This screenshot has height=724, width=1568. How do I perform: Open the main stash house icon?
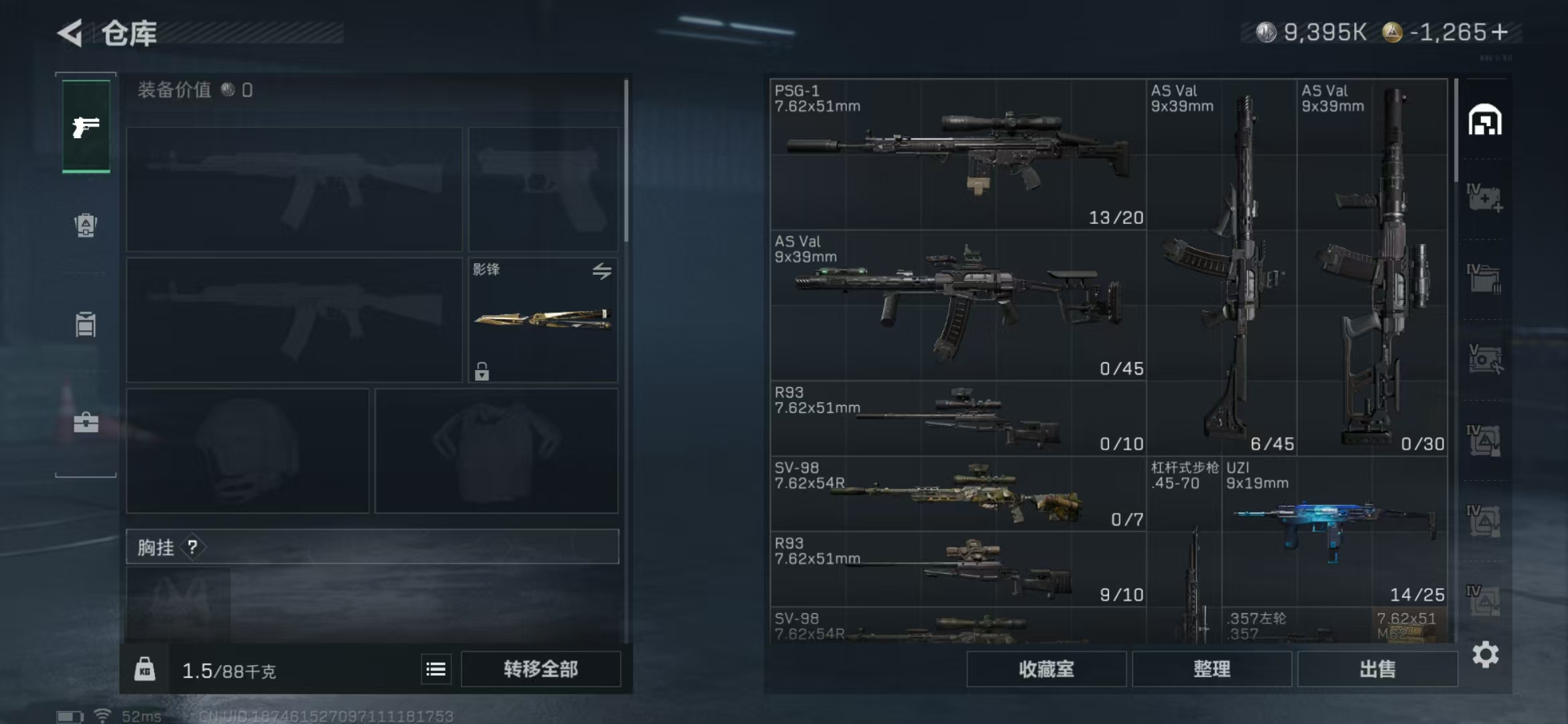(1485, 121)
